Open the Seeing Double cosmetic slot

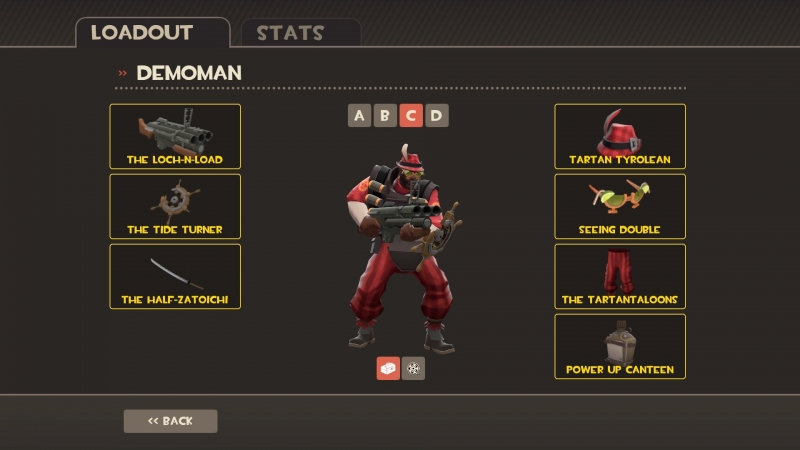[620, 206]
